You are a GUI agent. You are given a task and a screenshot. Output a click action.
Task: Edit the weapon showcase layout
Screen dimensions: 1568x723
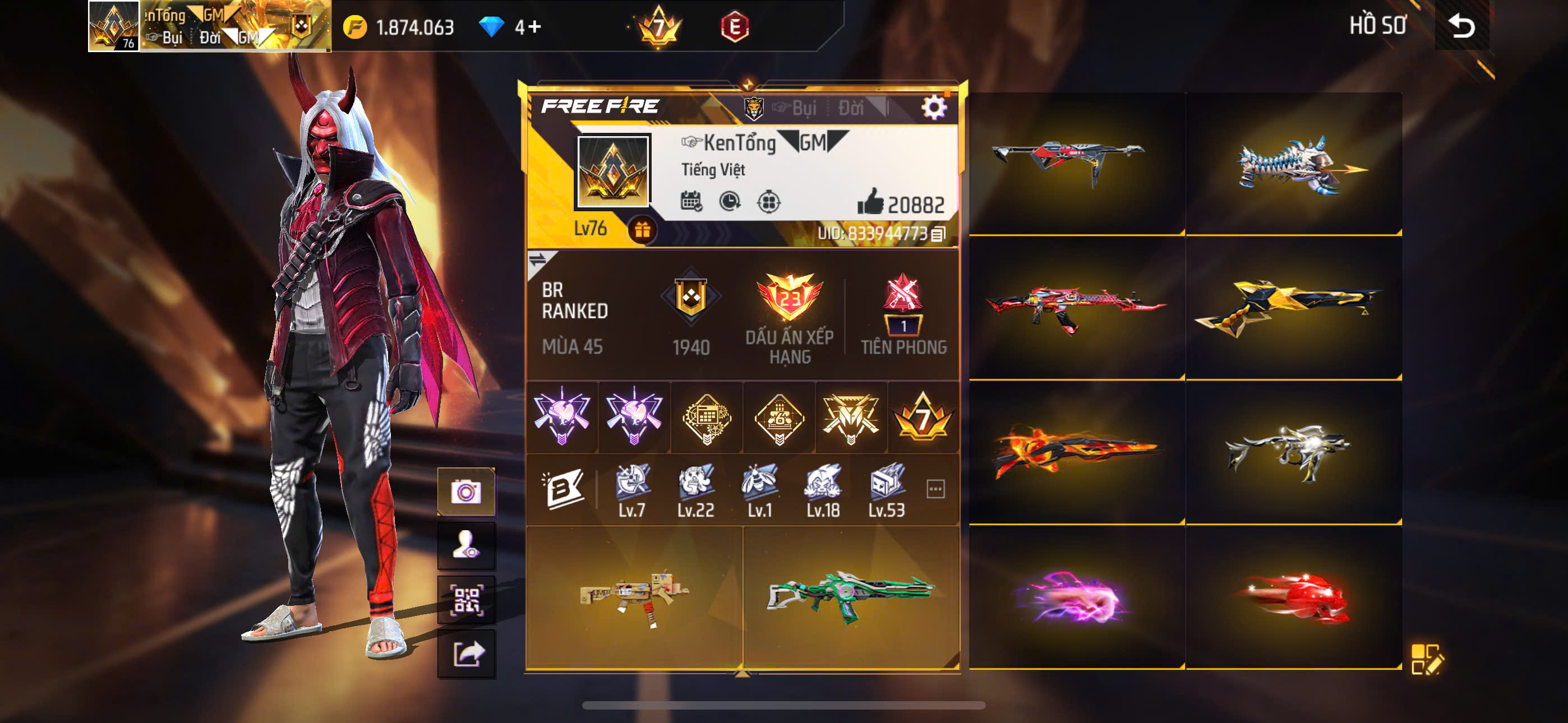click(x=1426, y=659)
